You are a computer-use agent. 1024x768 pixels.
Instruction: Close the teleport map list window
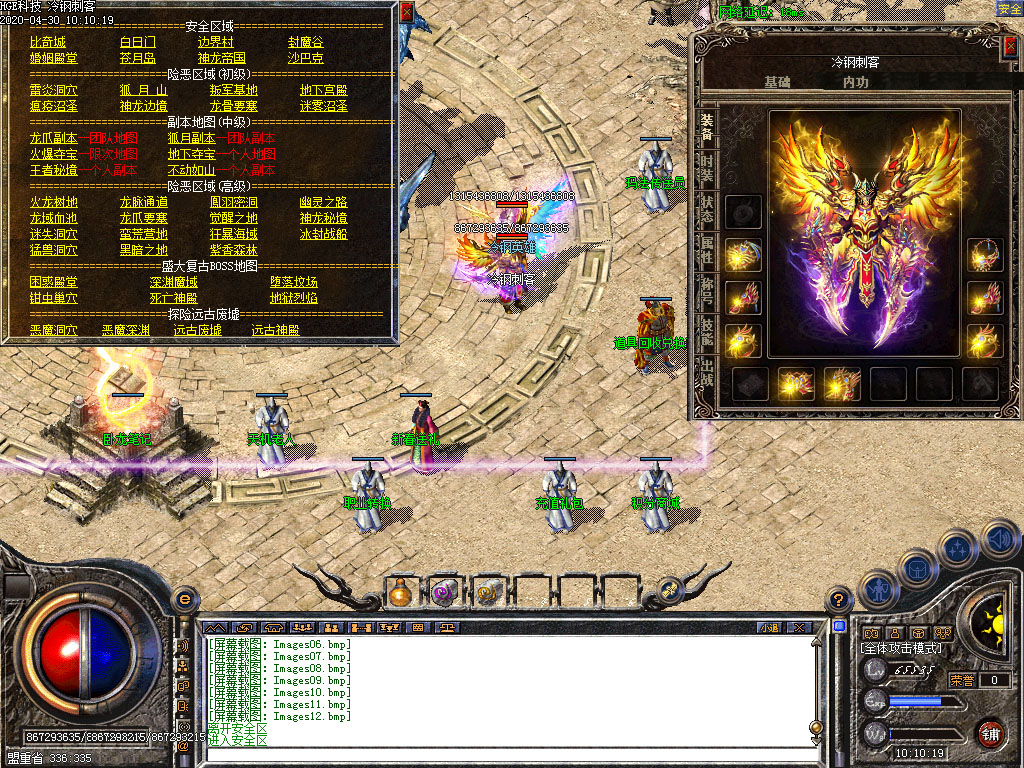point(406,12)
